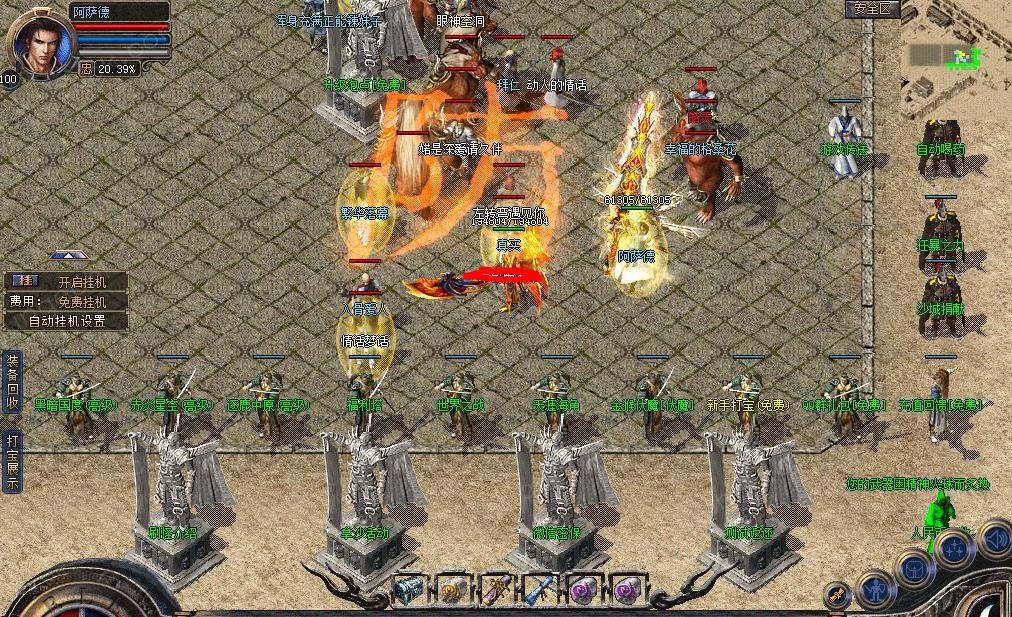Use the gold and purple rolled scroll
Image resolution: width=1012 pixels, height=617 pixels.
click(496, 590)
